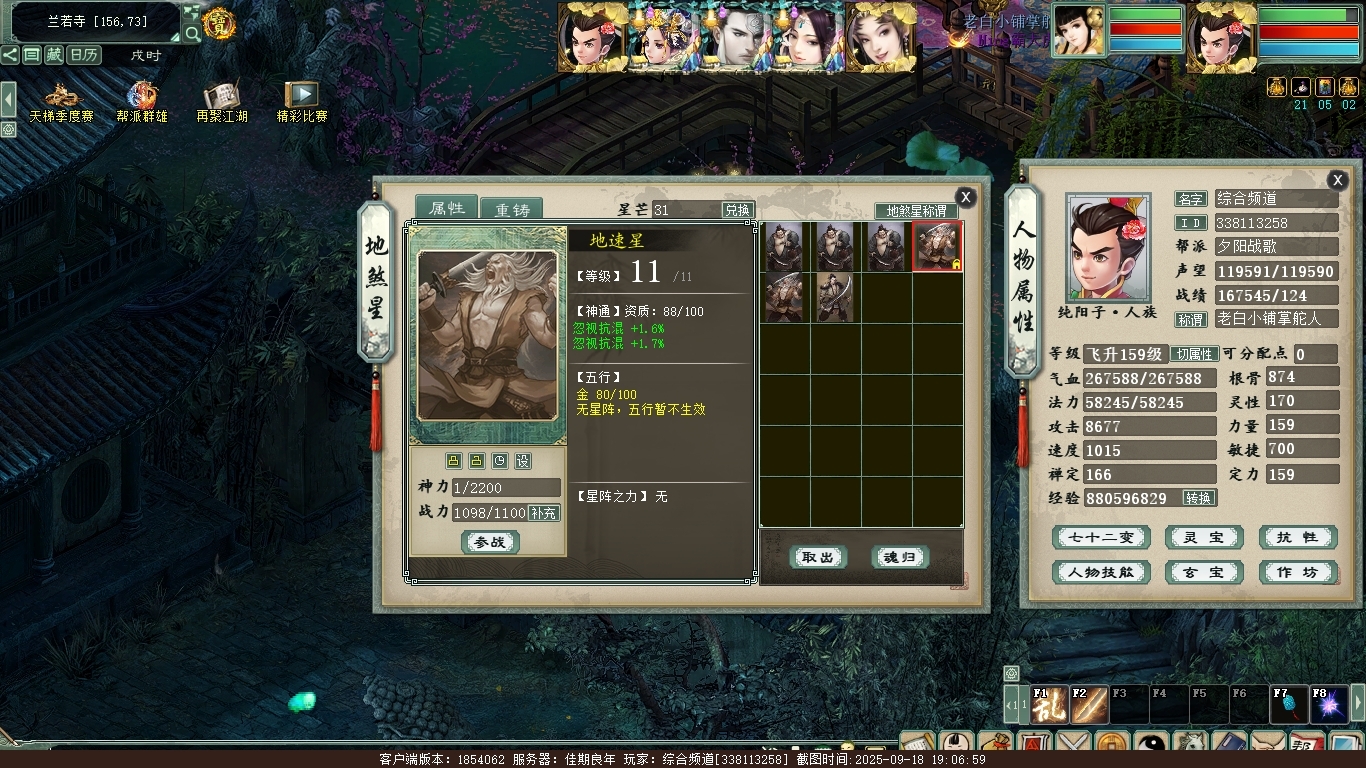Replenish battle power with 补充
This screenshot has width=1366, height=768.
click(x=544, y=513)
